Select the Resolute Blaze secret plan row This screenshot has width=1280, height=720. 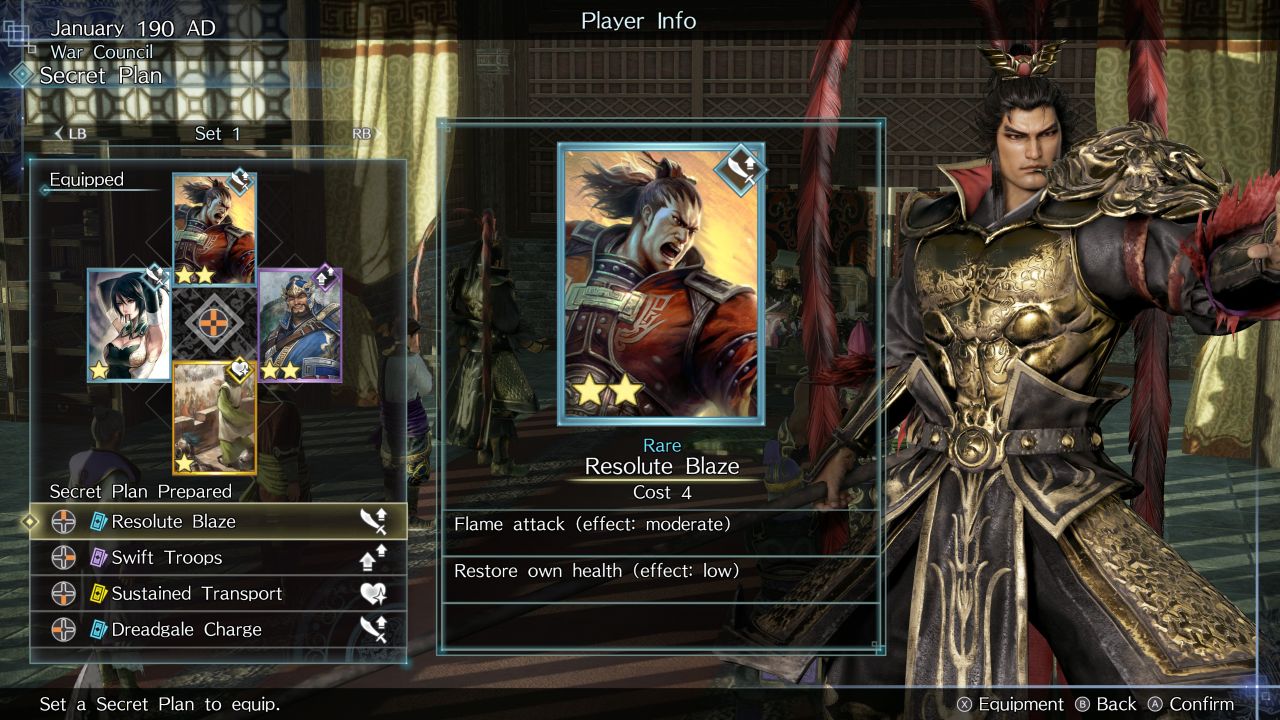point(218,521)
